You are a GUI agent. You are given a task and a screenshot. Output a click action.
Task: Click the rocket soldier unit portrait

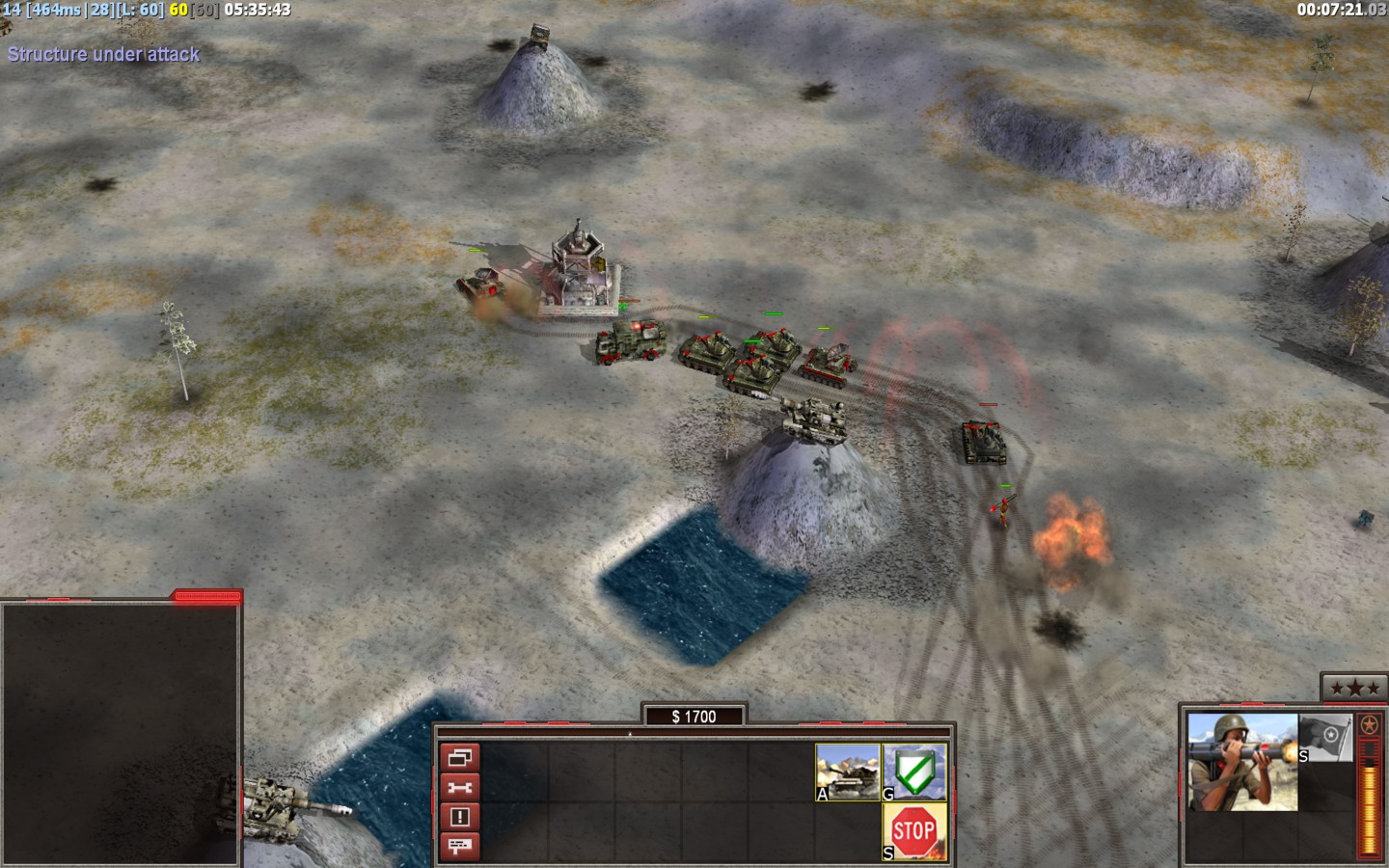click(1242, 761)
